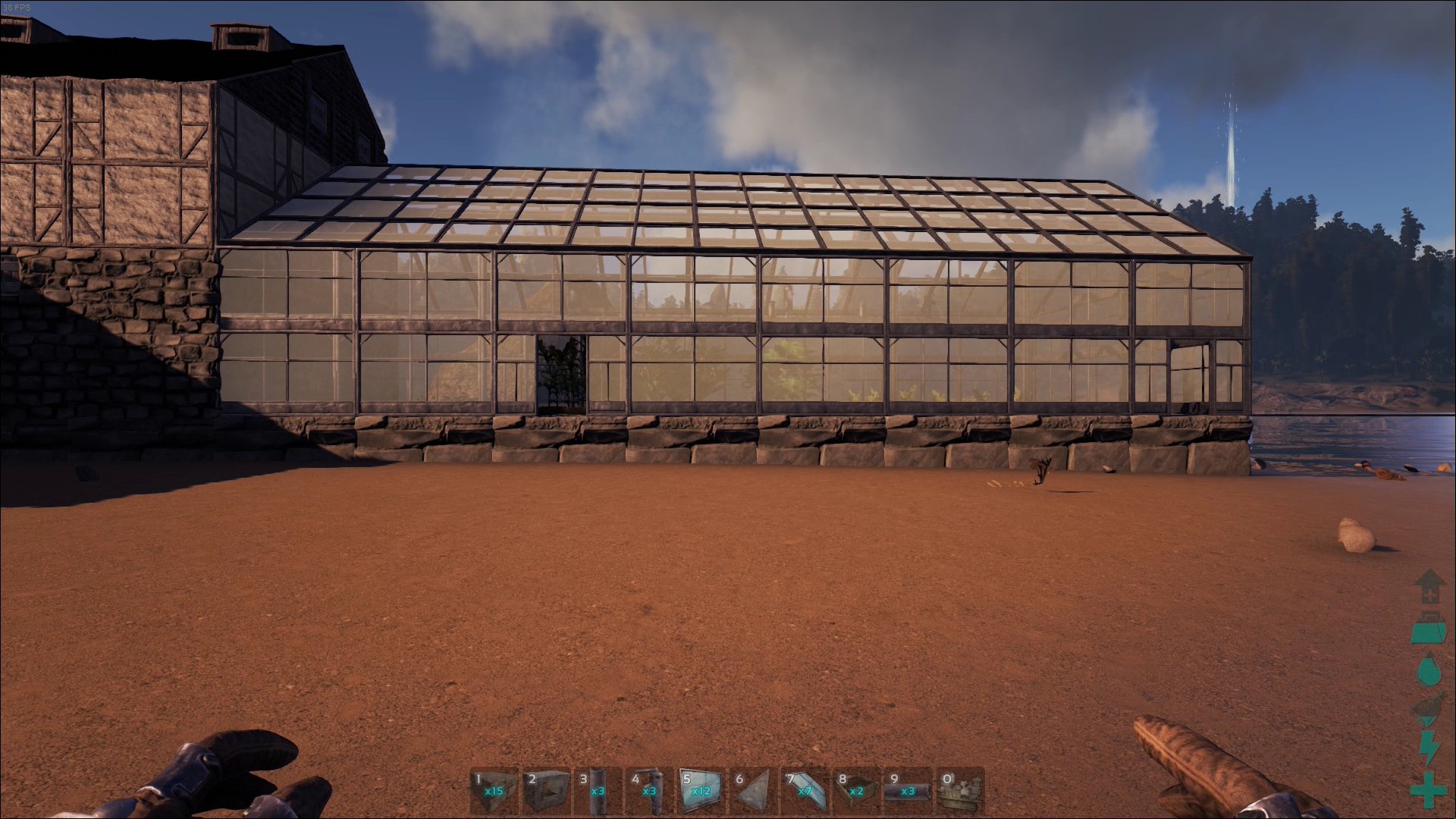This screenshot has height=819, width=1456.
Task: Select the greenhouse wall panel in slot 5
Action: pyautogui.click(x=701, y=791)
